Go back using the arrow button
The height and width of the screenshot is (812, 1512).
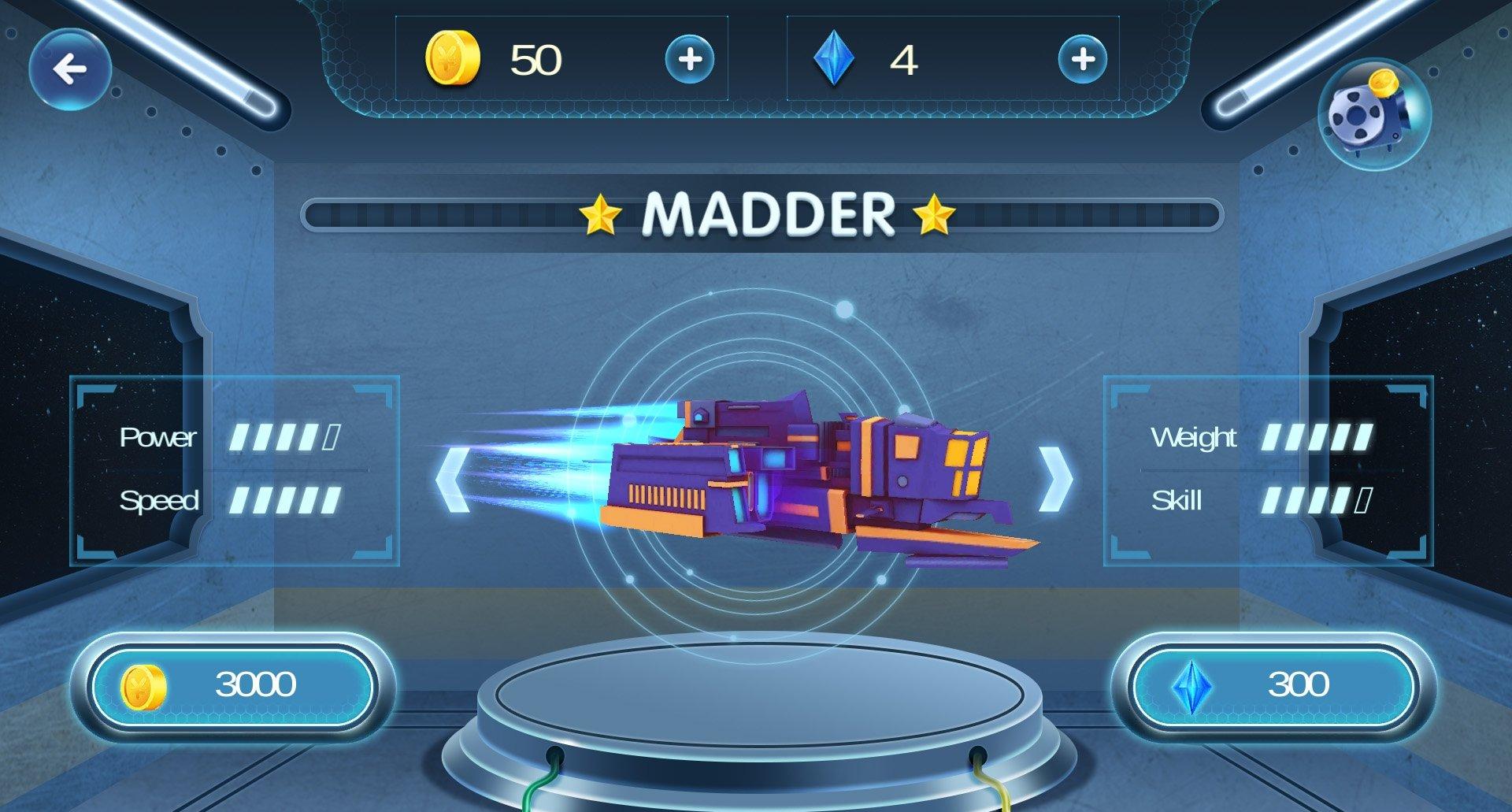69,69
